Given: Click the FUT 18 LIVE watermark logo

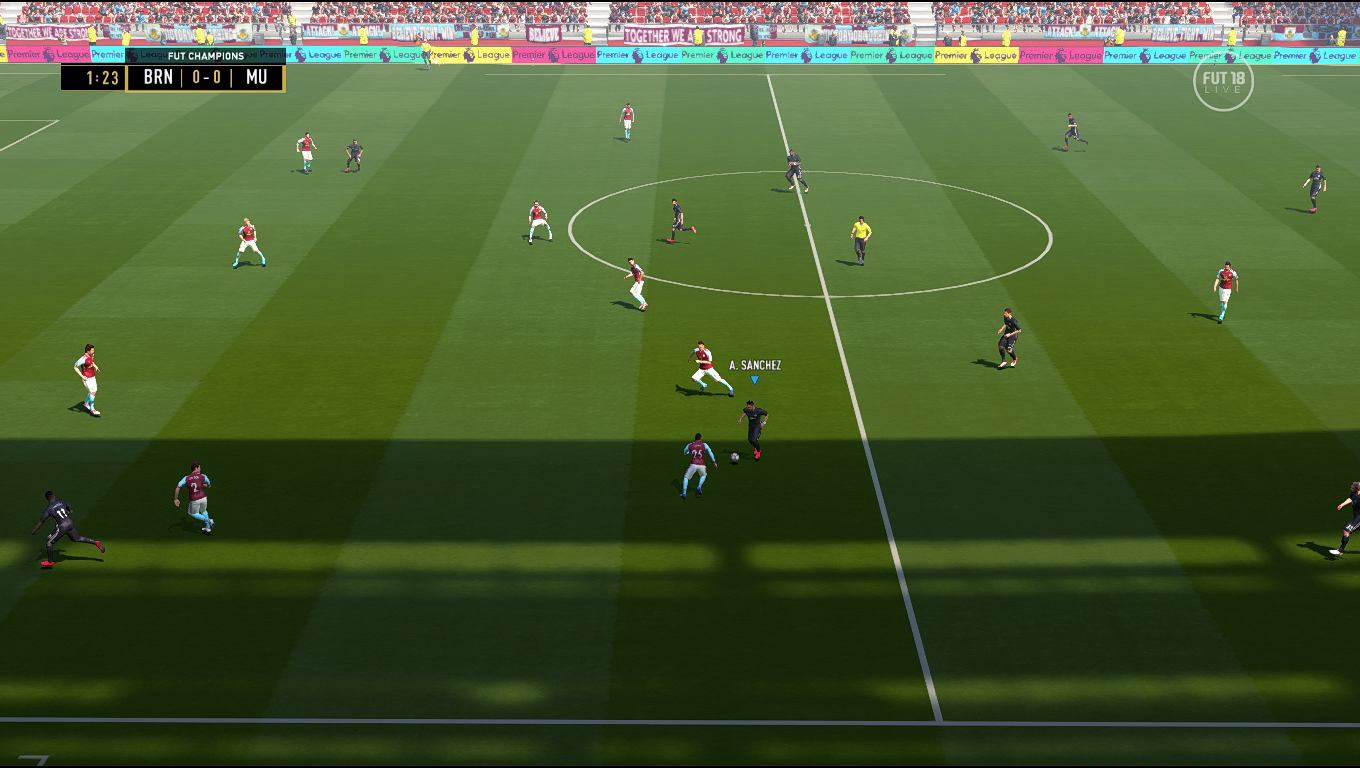Looking at the screenshot, I should point(1222,85).
